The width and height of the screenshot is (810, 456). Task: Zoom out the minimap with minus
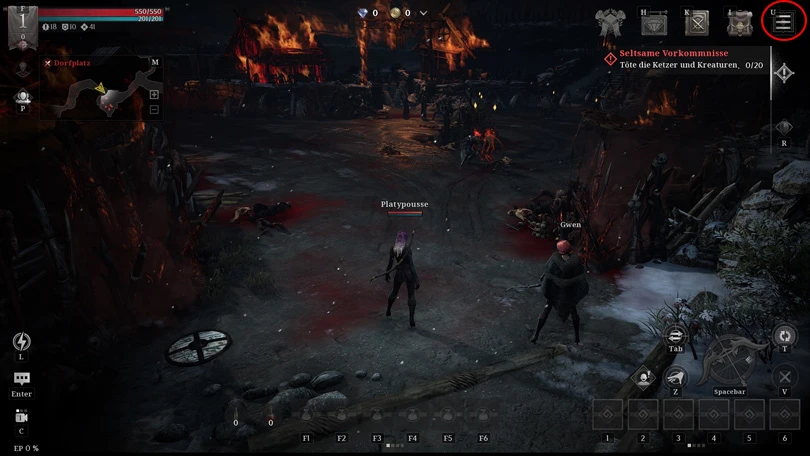pyautogui.click(x=154, y=109)
